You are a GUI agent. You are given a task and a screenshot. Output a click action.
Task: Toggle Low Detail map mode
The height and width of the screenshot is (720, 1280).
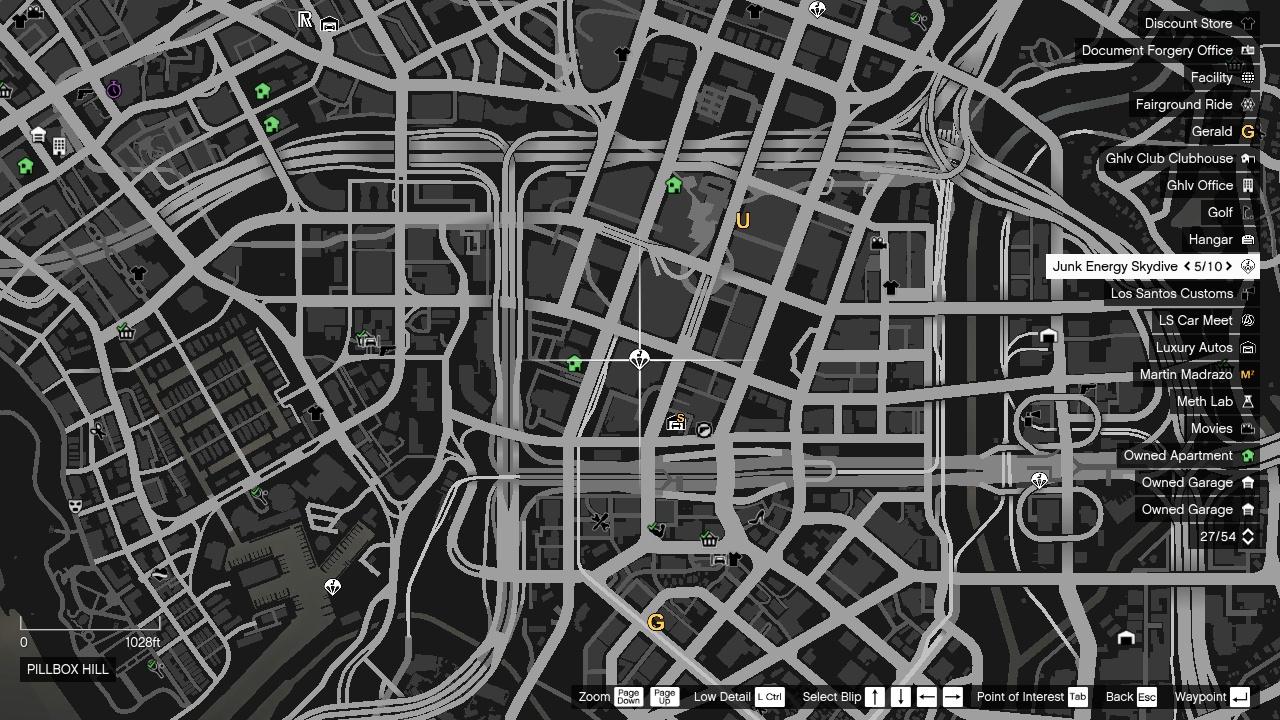[x=722, y=697]
